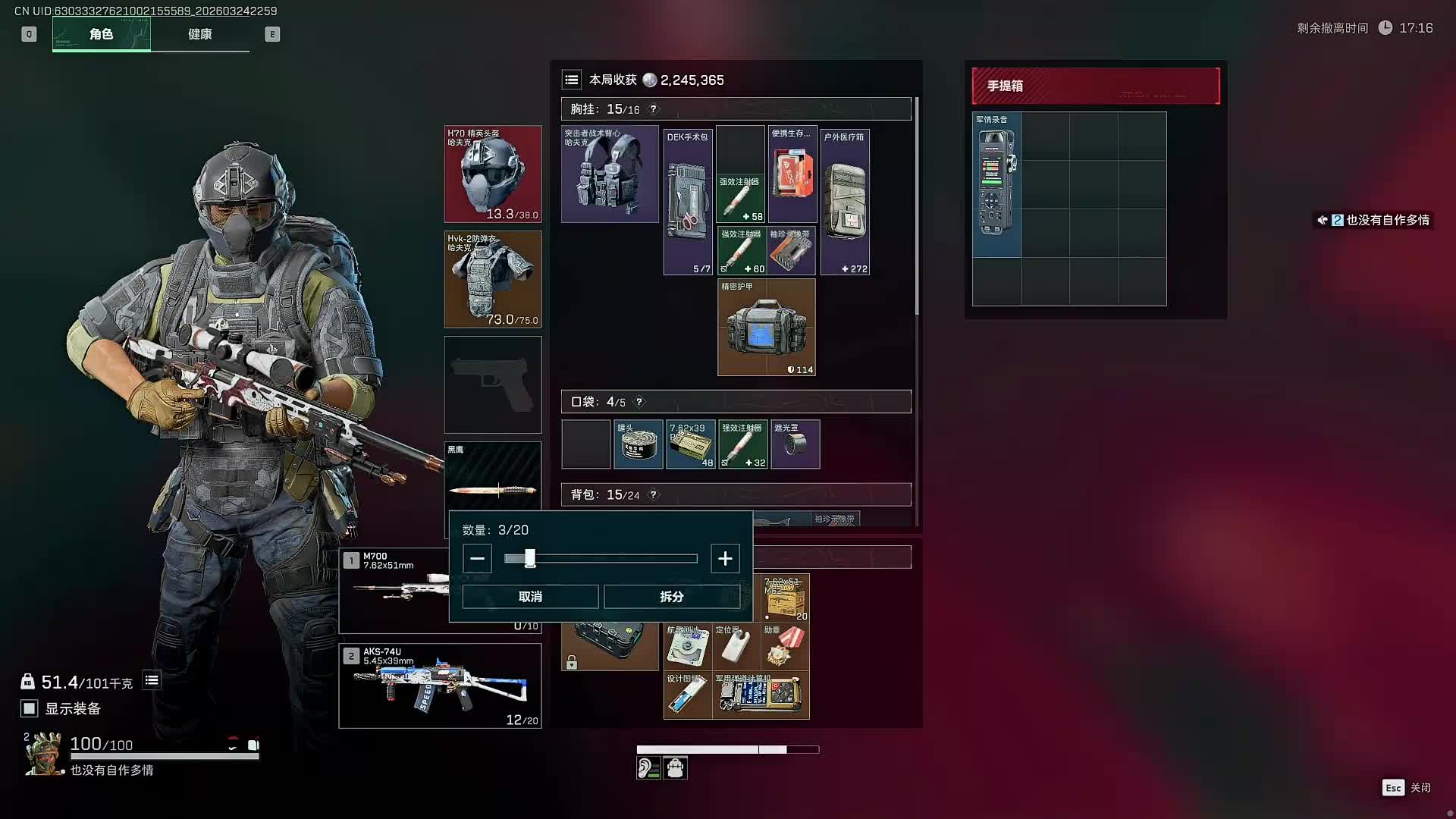
Task: Open the weight details list icon
Action: click(x=152, y=680)
